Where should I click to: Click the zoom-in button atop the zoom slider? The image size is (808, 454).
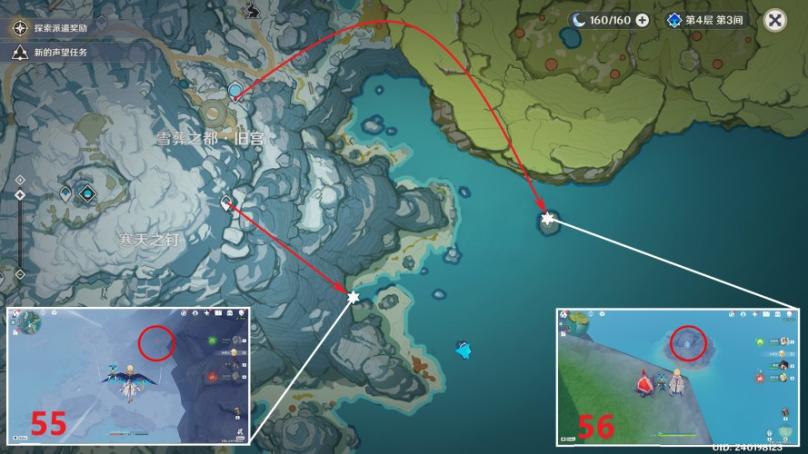[x=19, y=178]
